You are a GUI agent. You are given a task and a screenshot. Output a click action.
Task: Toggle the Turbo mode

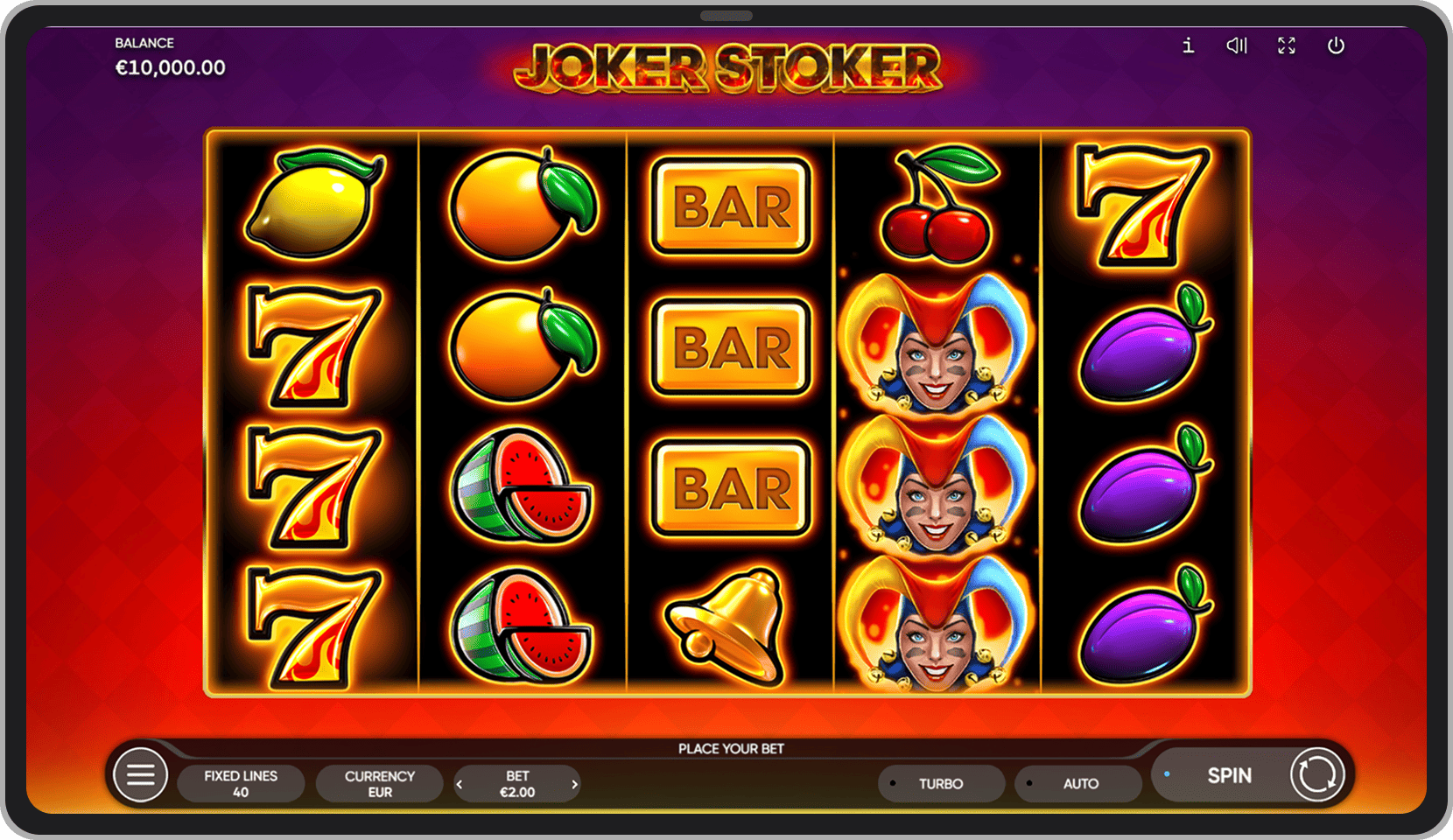coord(941,784)
